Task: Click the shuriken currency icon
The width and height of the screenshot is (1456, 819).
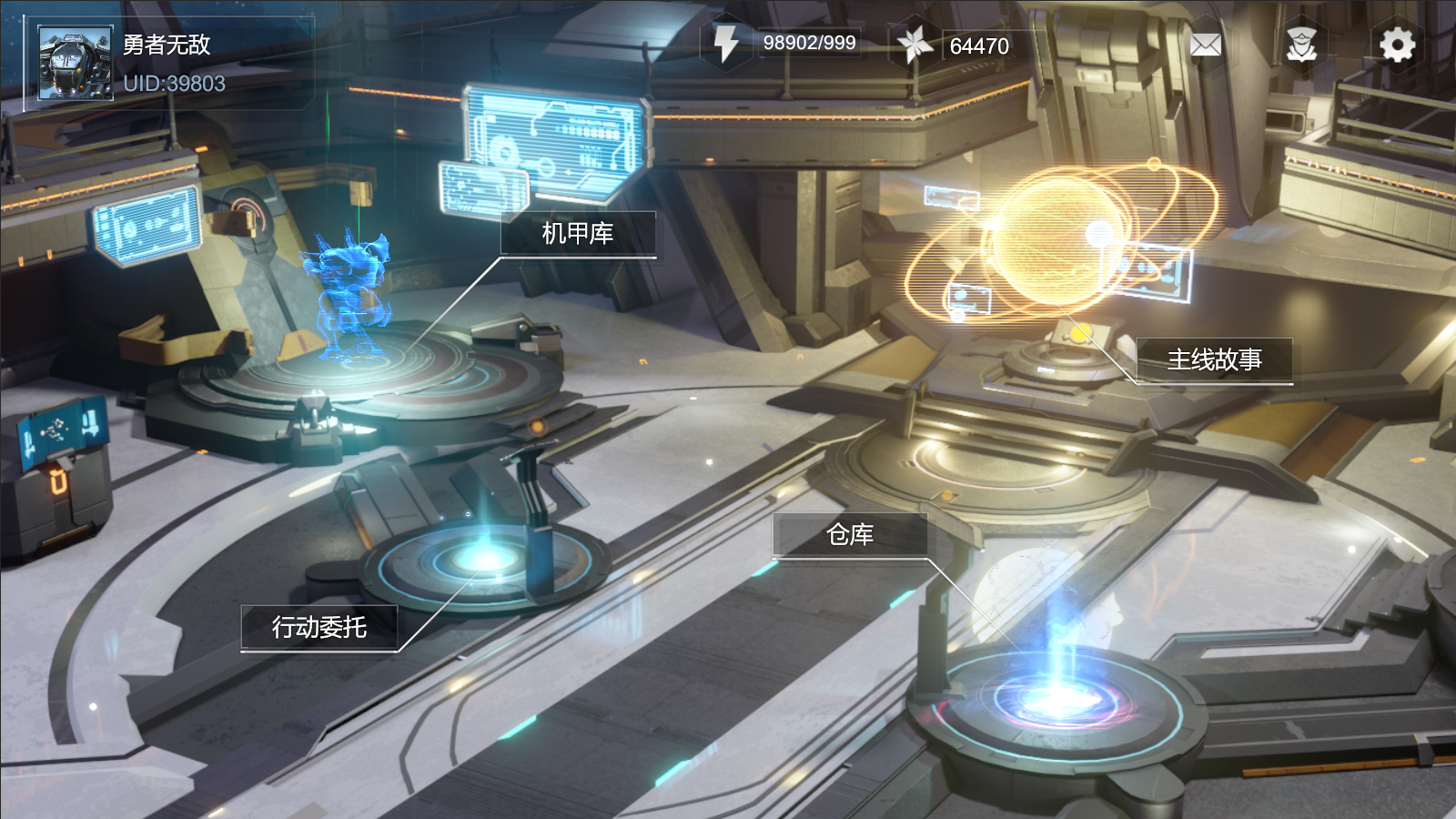Action: tap(913, 41)
